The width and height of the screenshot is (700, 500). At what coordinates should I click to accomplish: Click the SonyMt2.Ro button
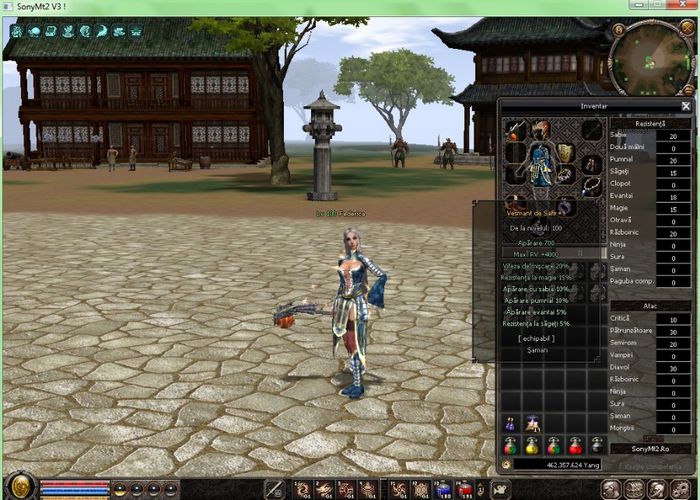click(x=652, y=449)
